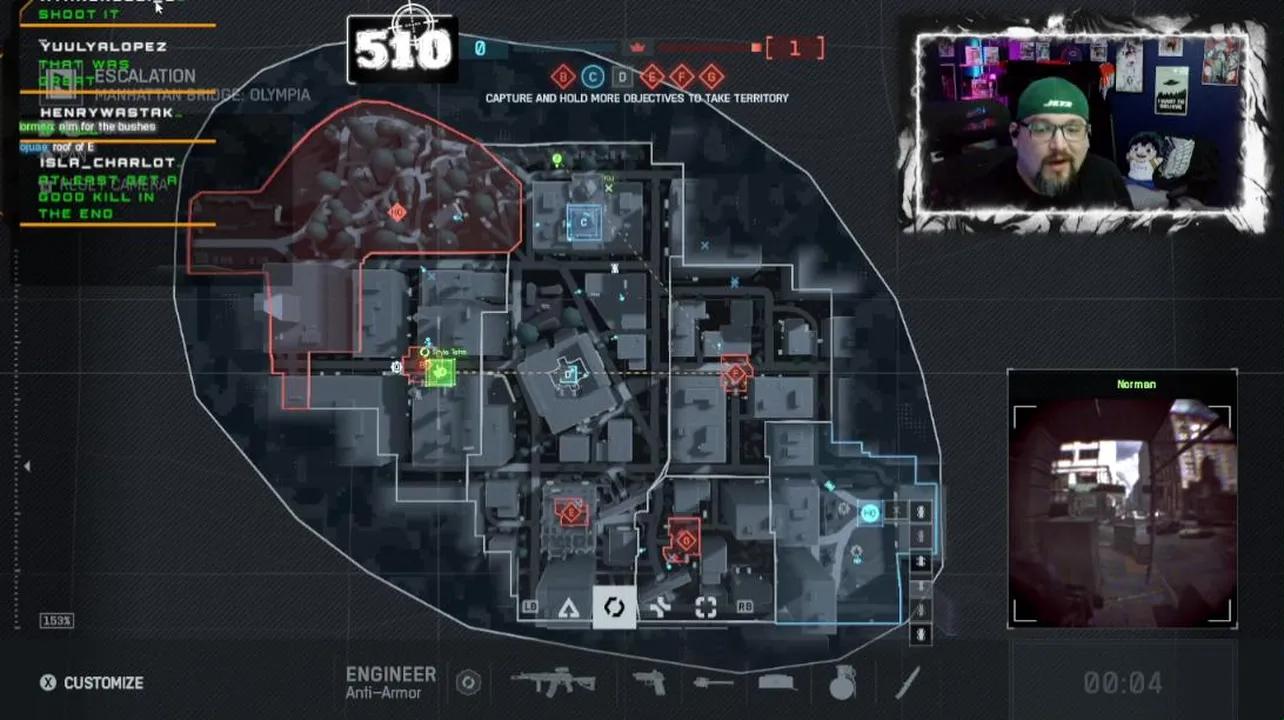Click the objective C marker on the map

[x=583, y=222]
